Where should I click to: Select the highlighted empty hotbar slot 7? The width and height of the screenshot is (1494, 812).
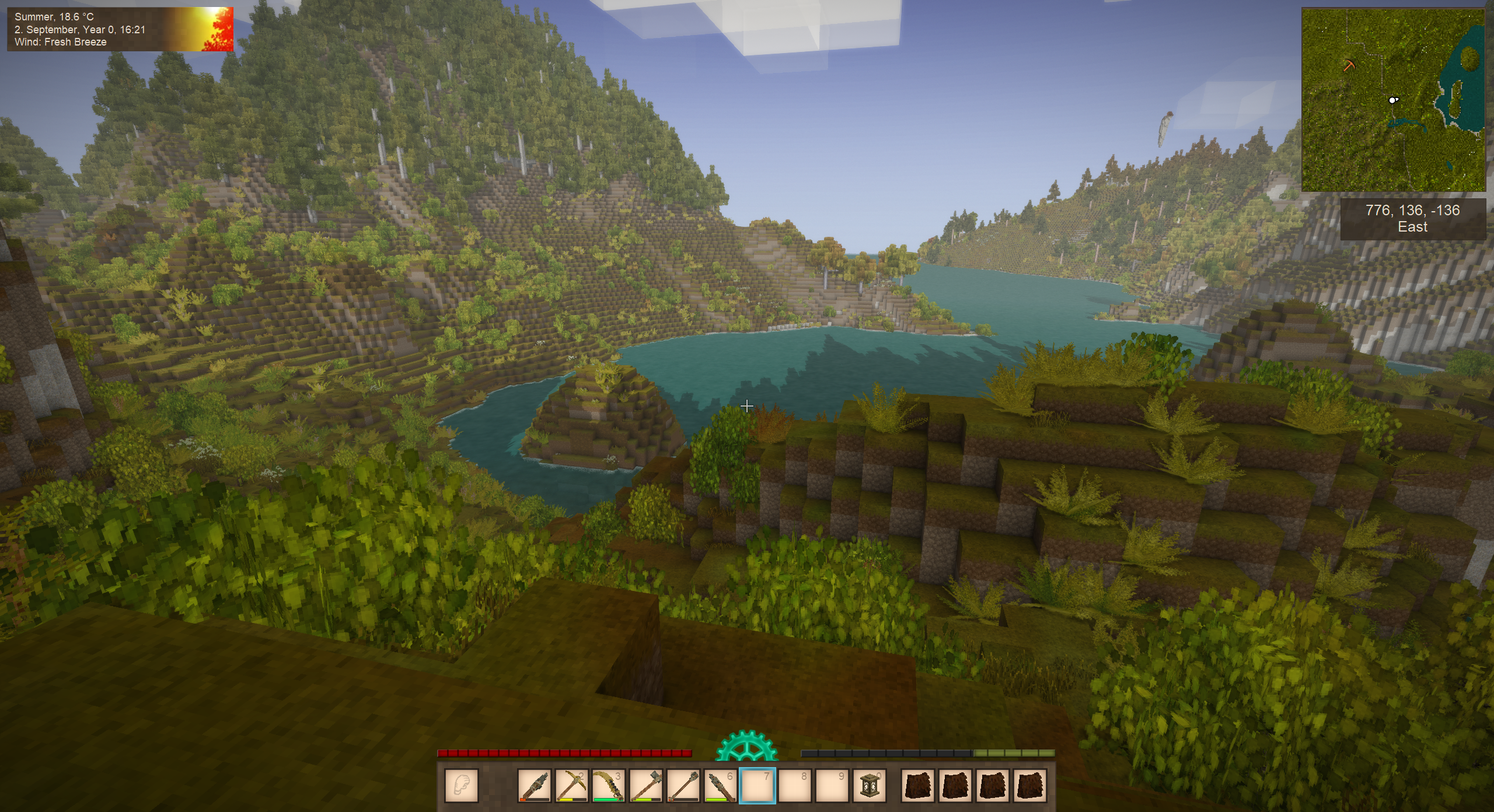758,786
